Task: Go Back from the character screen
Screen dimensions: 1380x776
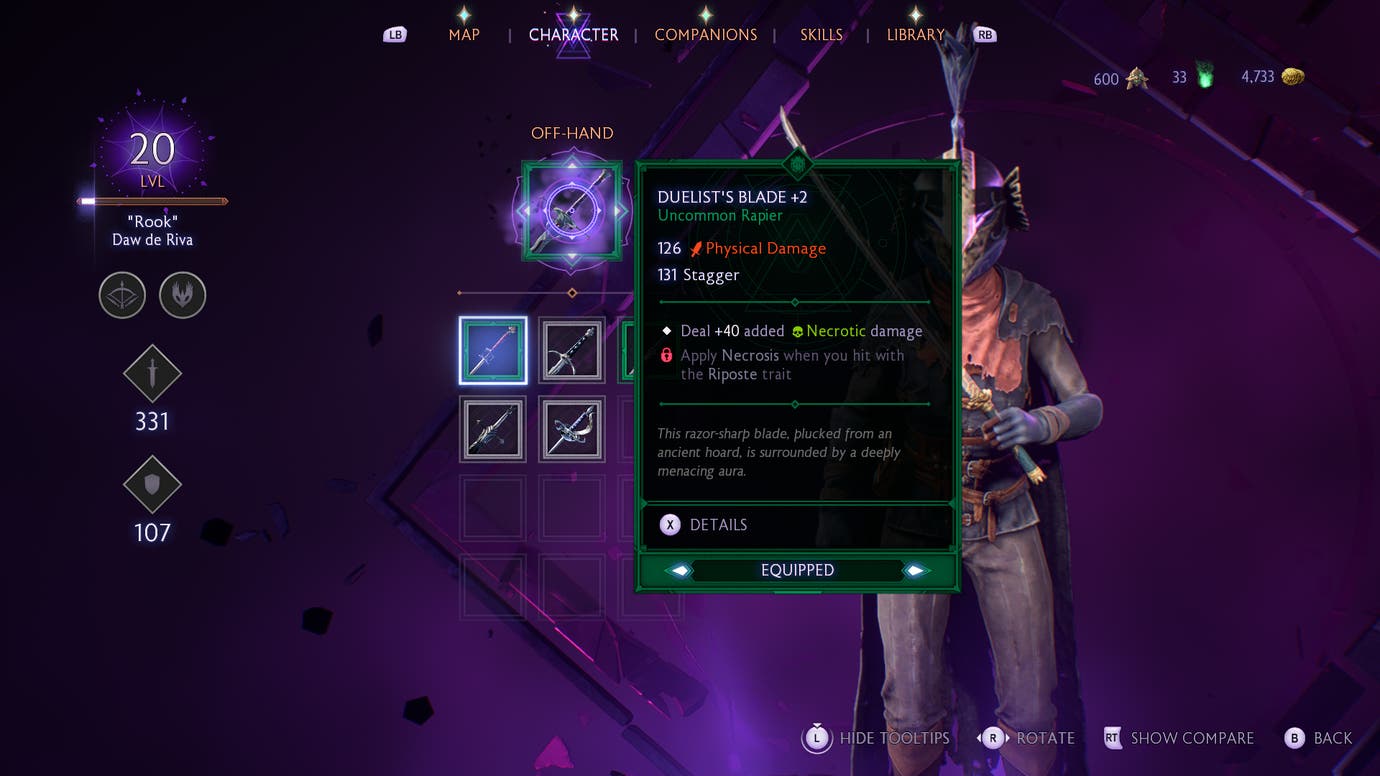Action: click(x=1319, y=739)
